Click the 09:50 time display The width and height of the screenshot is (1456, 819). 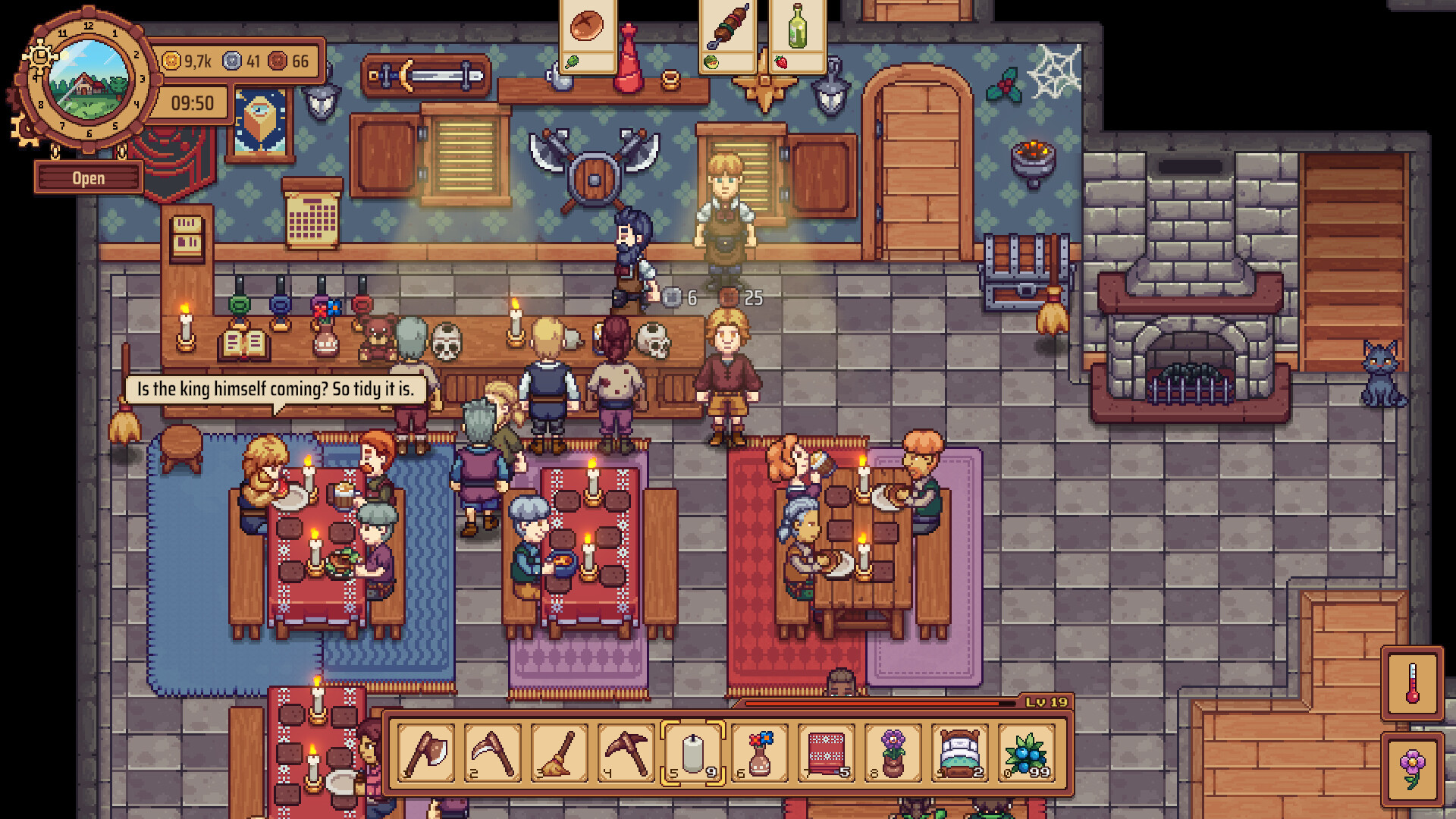193,101
